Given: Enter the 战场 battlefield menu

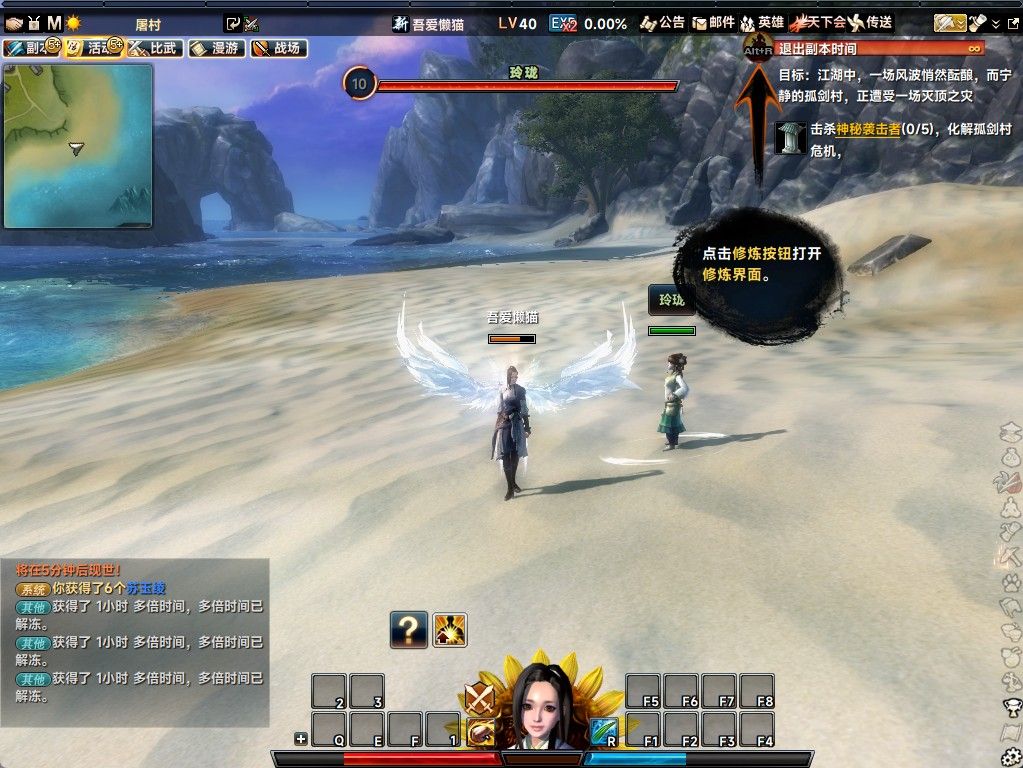Looking at the screenshot, I should pyautogui.click(x=278, y=48).
